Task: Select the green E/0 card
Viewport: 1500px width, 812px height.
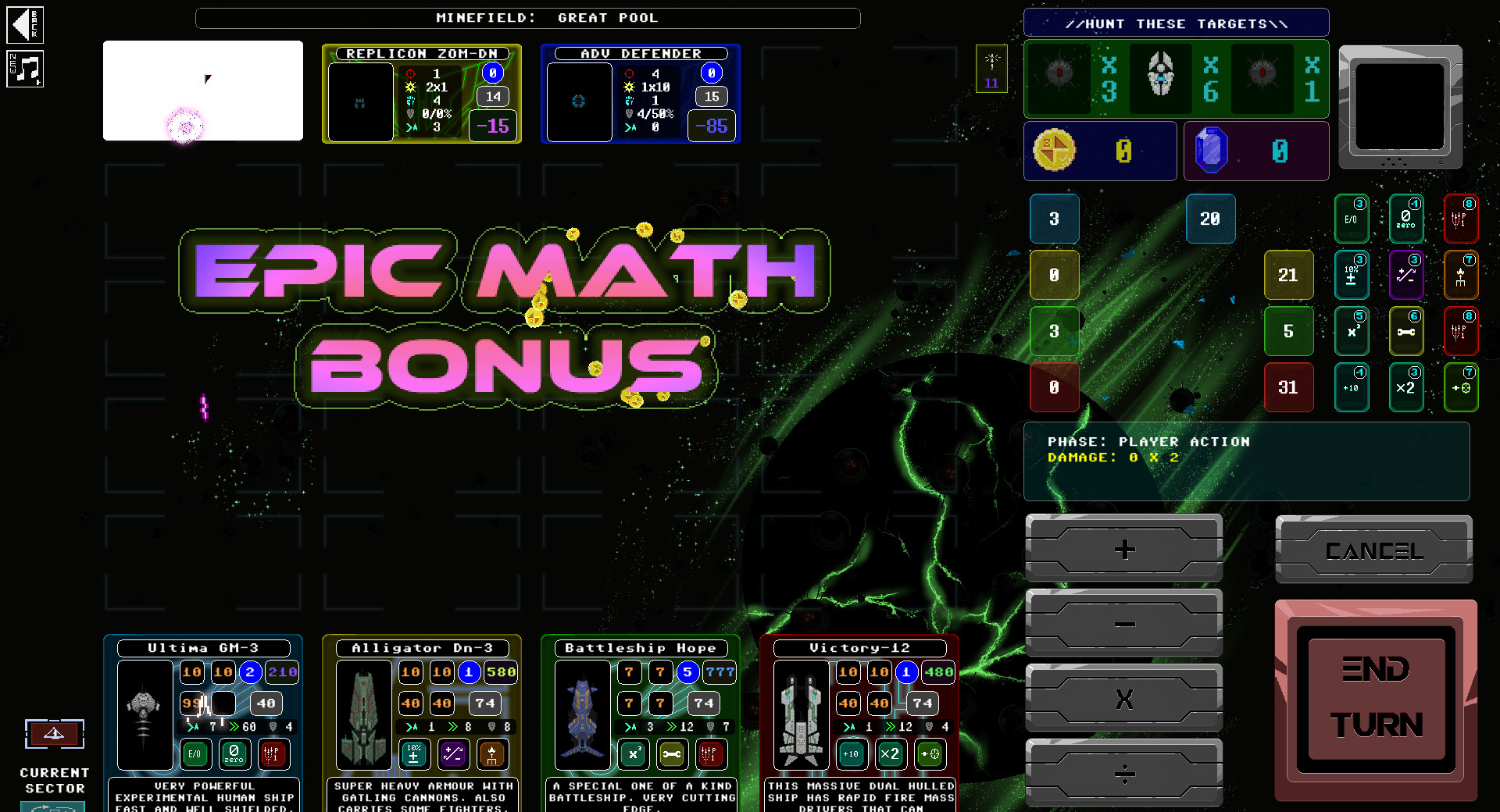Action: click(x=1352, y=219)
